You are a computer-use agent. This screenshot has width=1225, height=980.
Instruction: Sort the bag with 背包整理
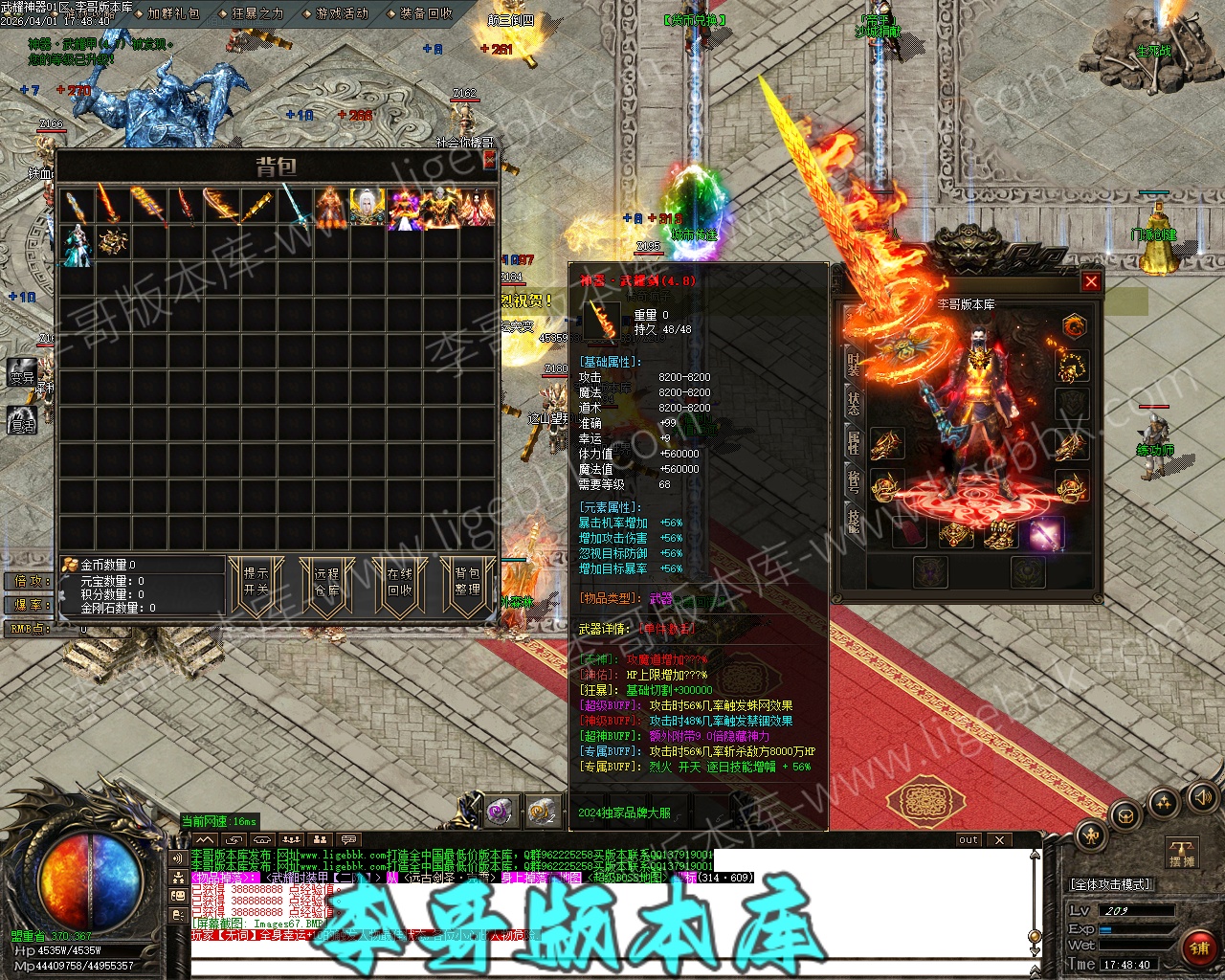coord(468,581)
